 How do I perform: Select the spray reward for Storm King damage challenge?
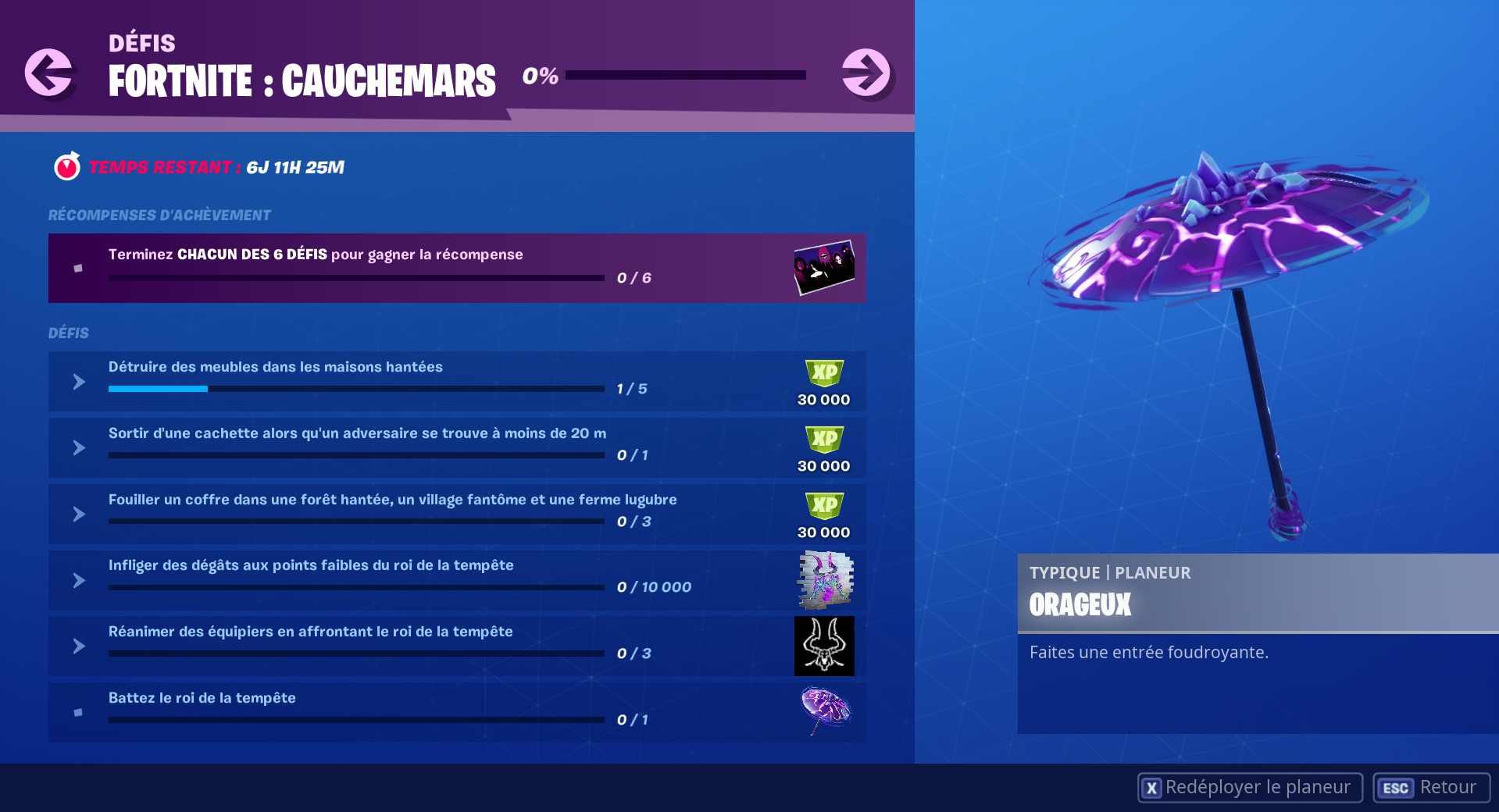tap(823, 580)
